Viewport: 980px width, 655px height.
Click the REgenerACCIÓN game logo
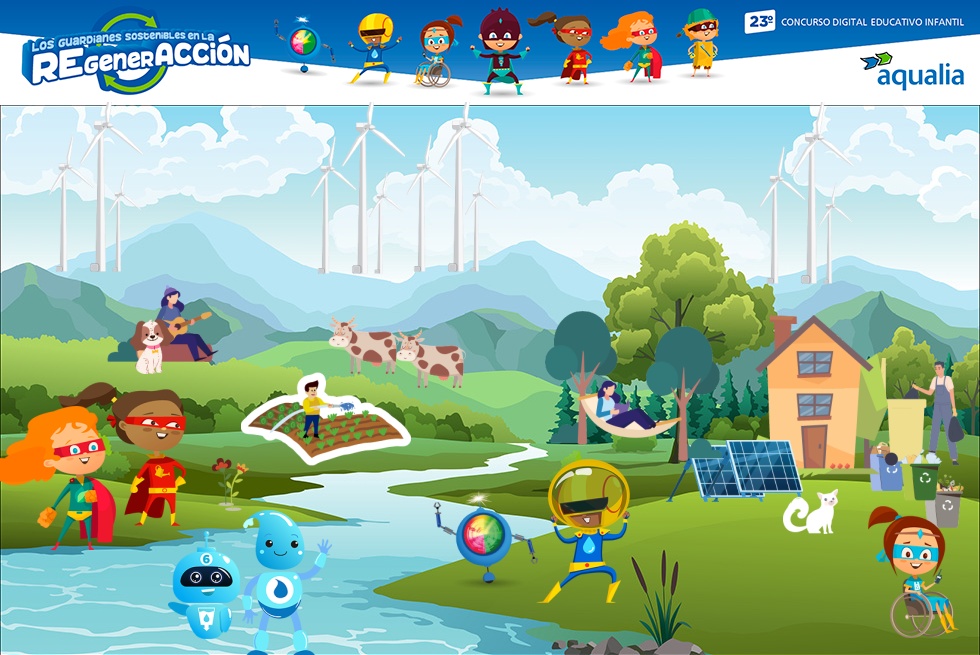coord(137,54)
